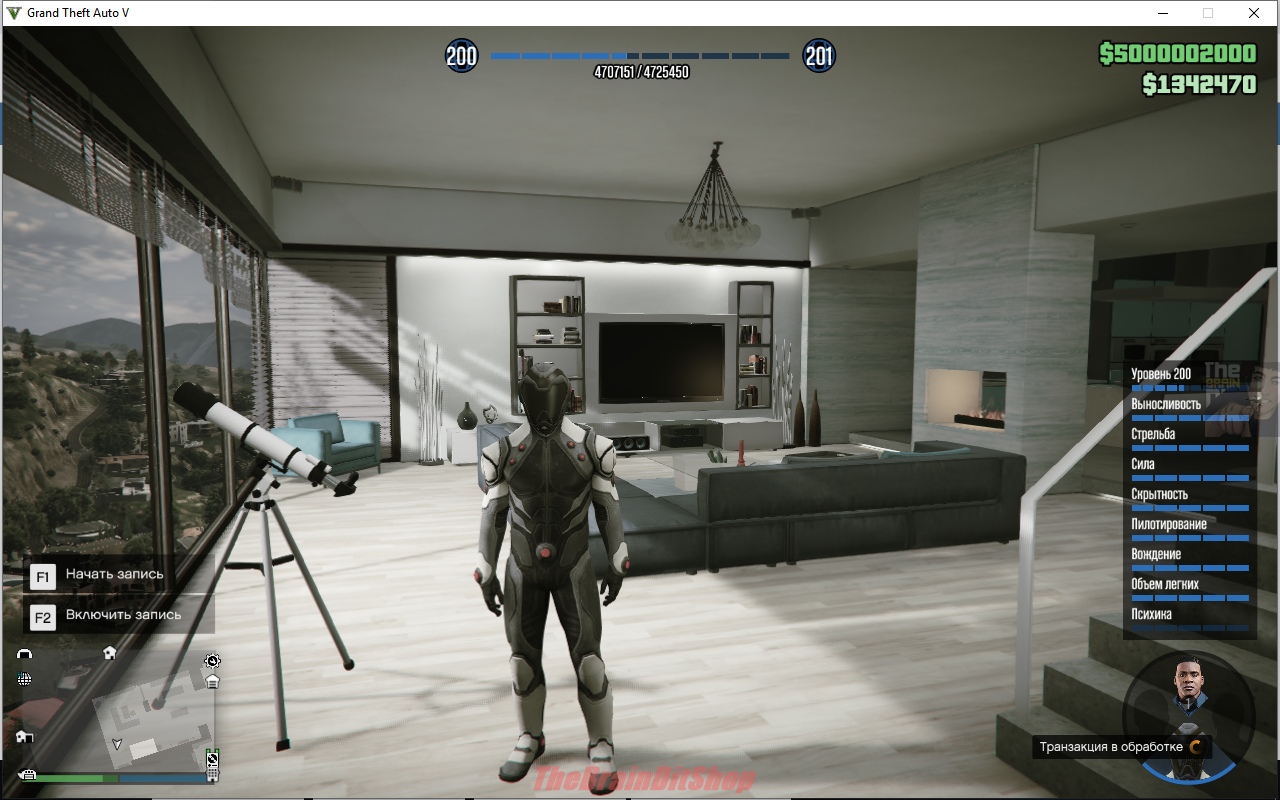Minimize the Grand Theft Auto V window
Viewport: 1280px width, 800px height.
(1163, 13)
